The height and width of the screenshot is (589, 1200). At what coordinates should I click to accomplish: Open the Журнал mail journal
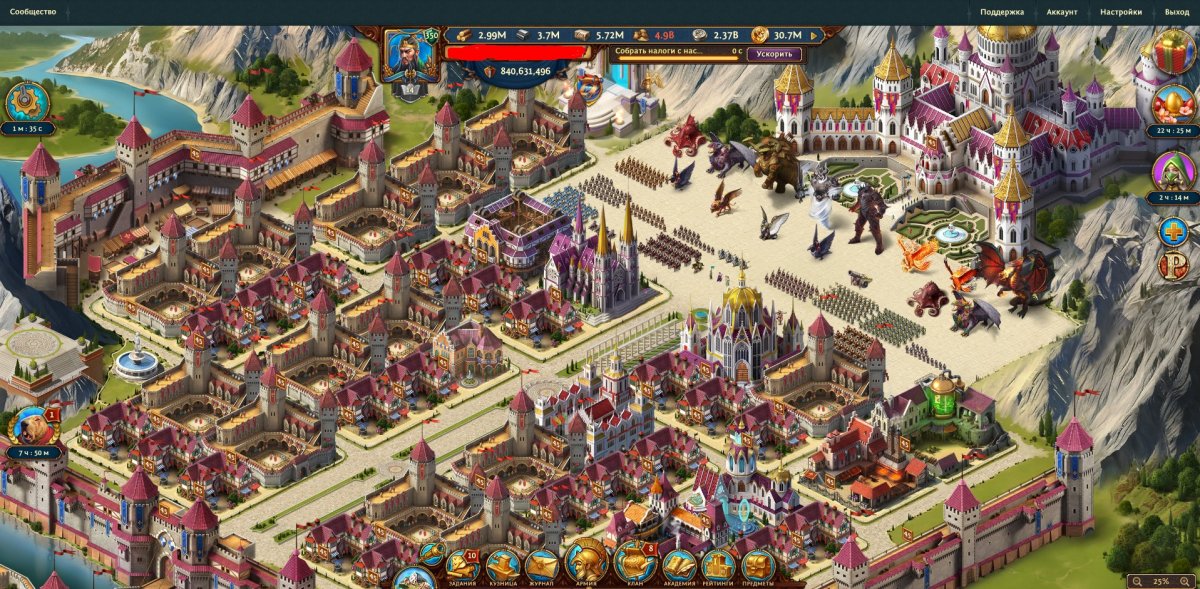click(x=541, y=565)
